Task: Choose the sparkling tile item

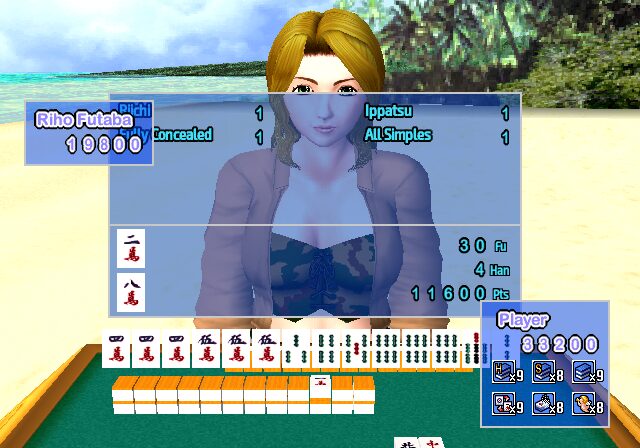Action: pyautogui.click(x=541, y=403)
